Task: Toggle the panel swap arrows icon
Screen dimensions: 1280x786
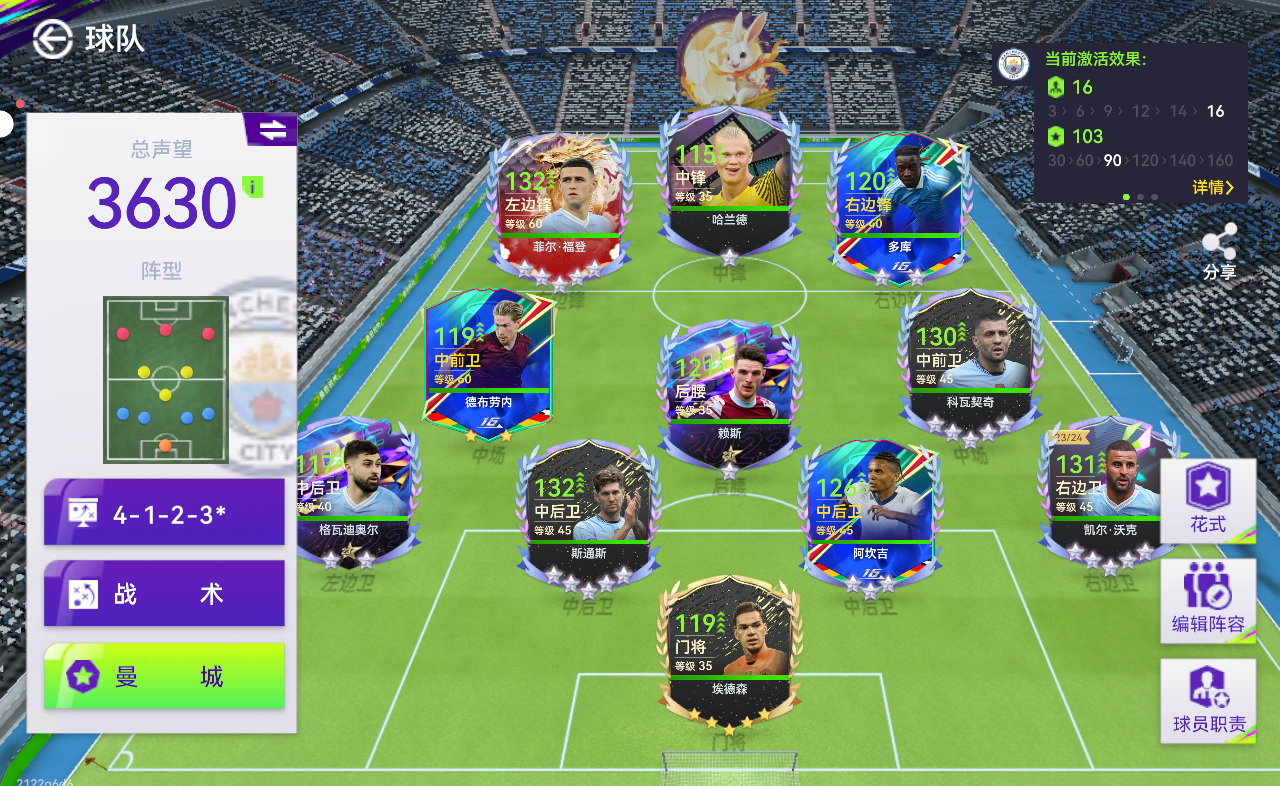Action: tap(271, 129)
